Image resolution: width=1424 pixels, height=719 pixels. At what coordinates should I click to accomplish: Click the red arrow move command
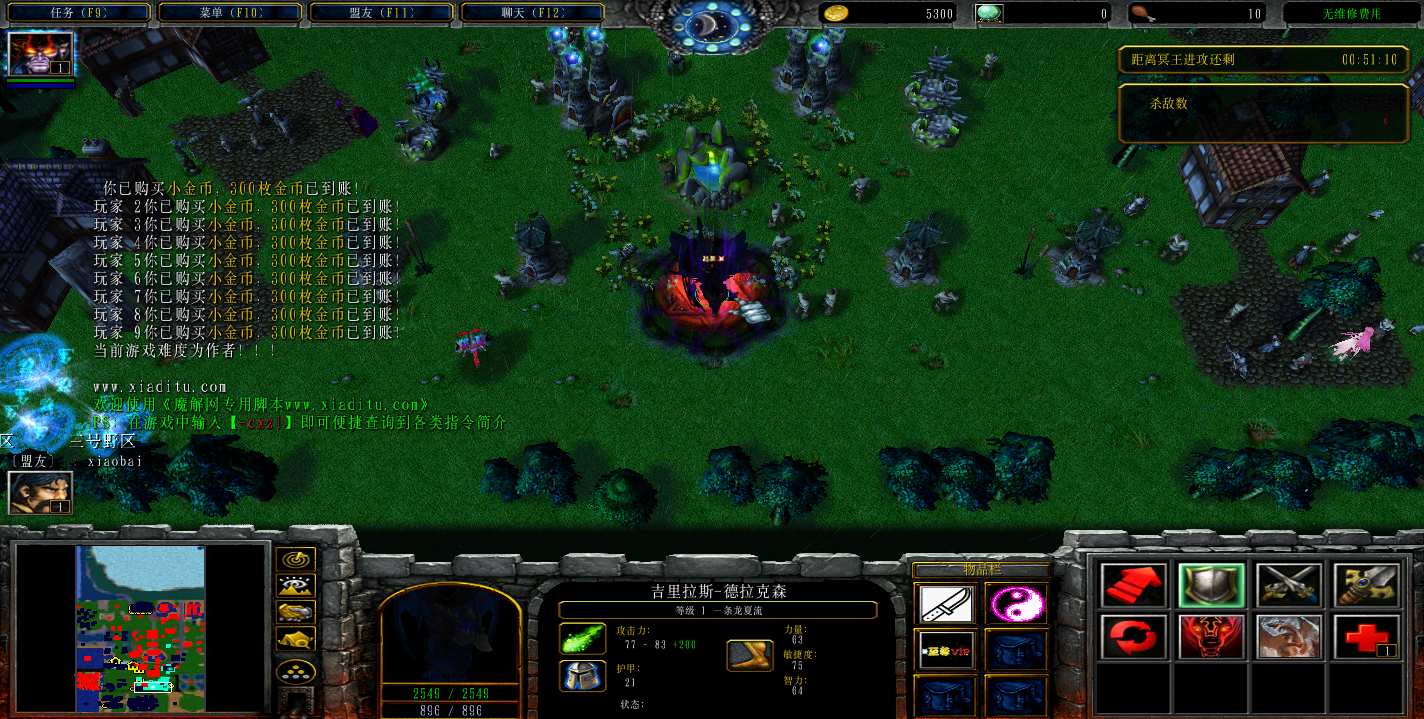1134,586
